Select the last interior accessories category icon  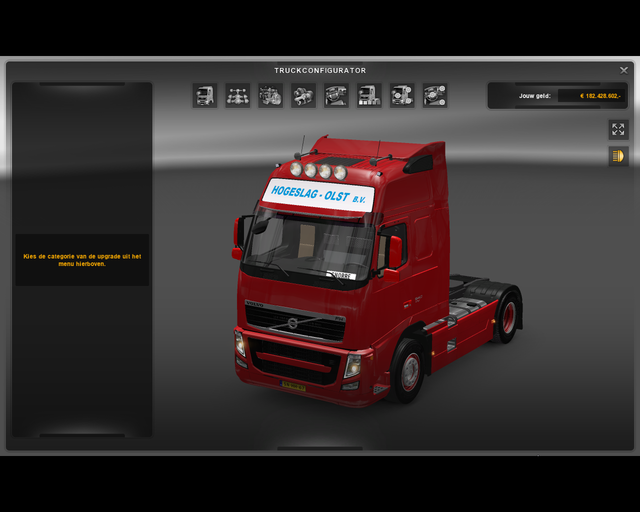tap(435, 96)
